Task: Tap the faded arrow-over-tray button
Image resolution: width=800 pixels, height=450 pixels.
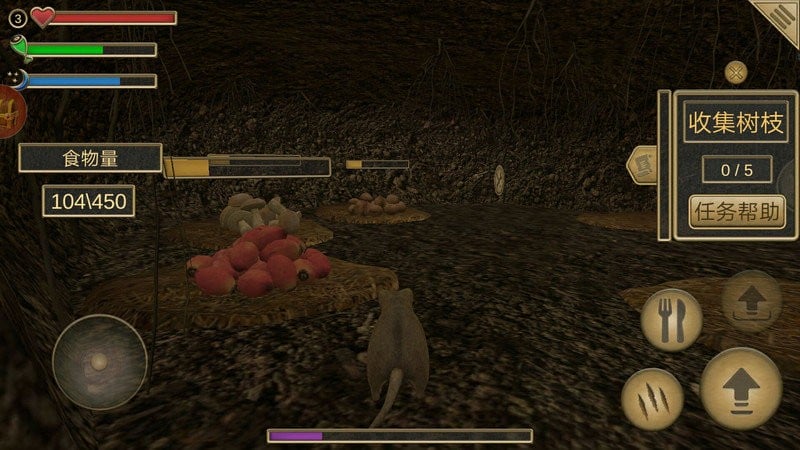Action: pos(751,300)
